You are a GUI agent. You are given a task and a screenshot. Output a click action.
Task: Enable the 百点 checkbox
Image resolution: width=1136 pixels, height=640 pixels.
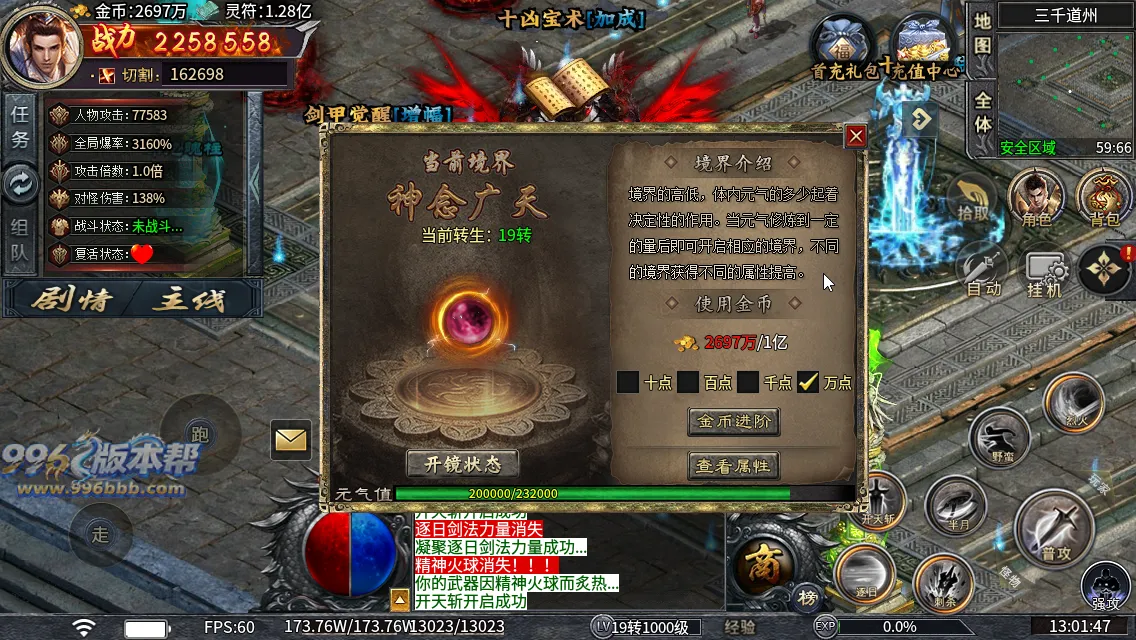click(688, 382)
